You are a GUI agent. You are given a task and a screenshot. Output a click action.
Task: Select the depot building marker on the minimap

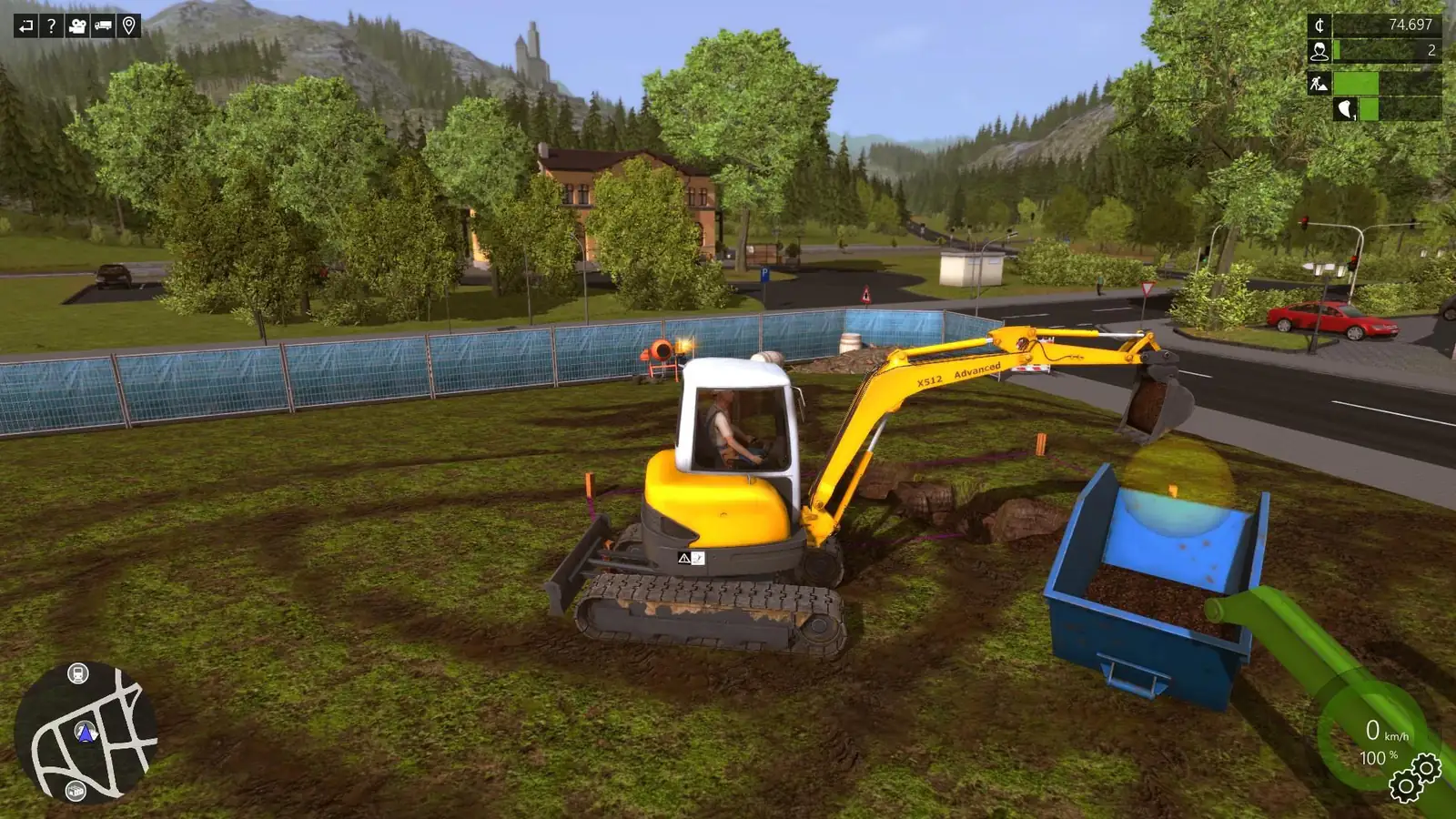[75, 790]
